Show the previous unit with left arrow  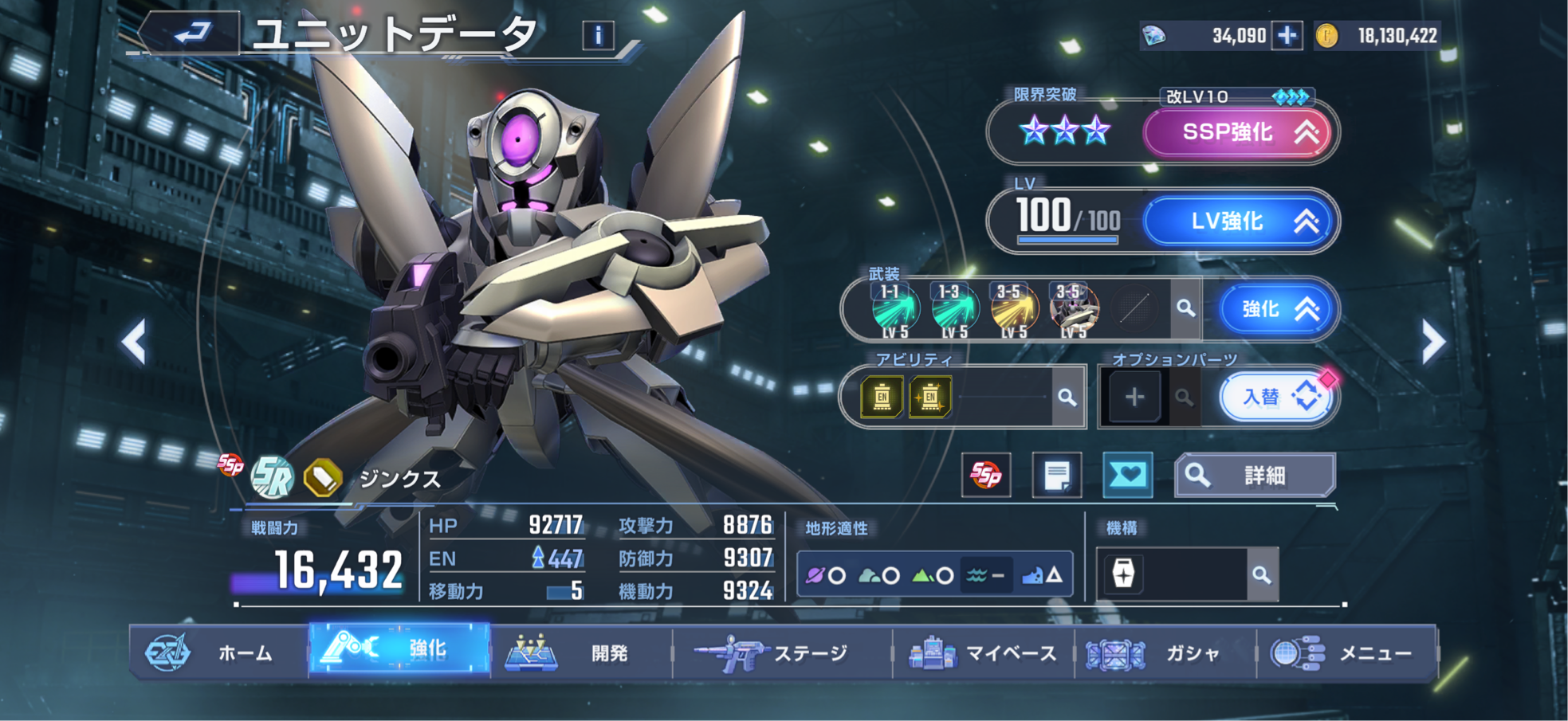[x=134, y=343]
